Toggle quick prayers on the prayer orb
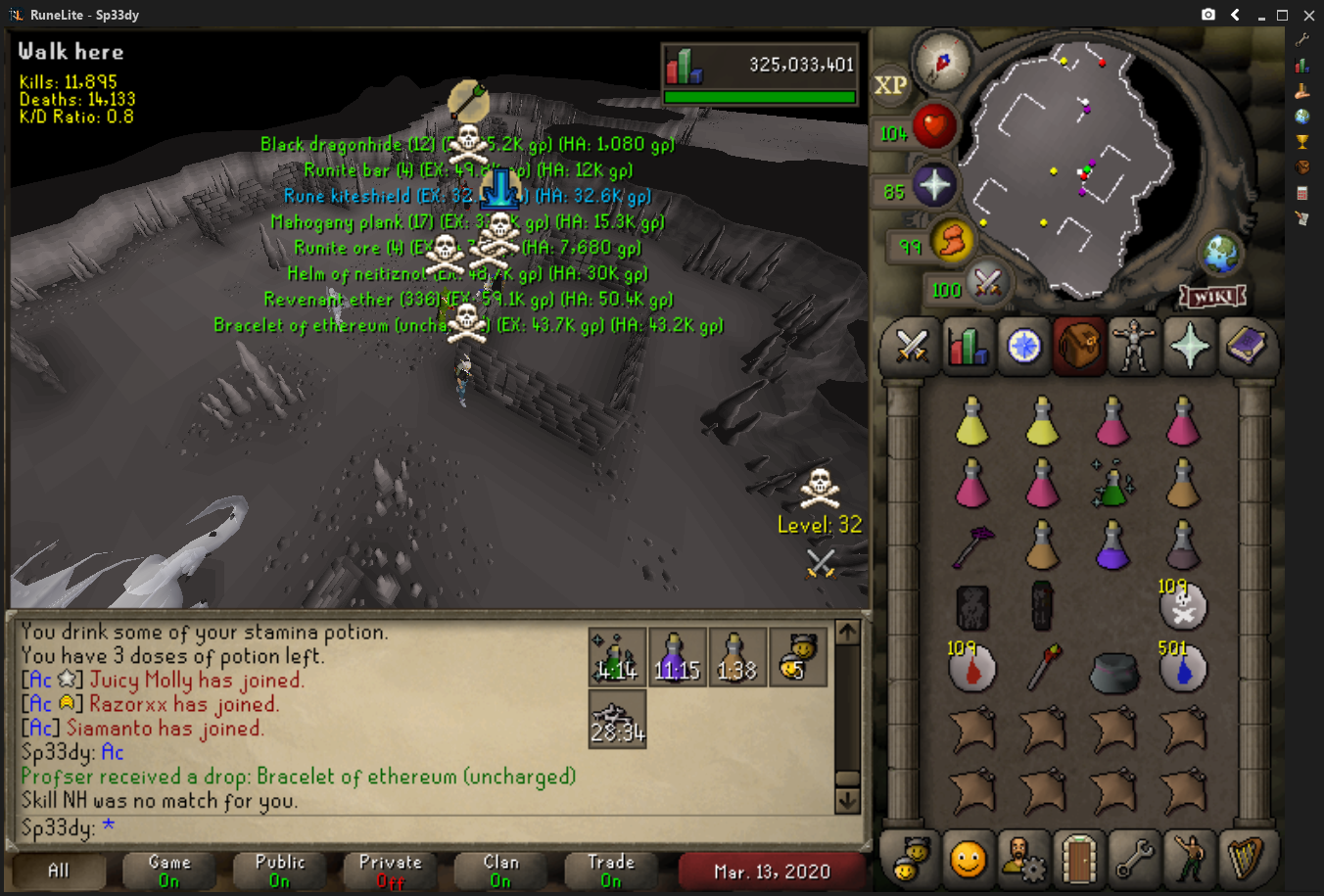1324x896 pixels. click(933, 185)
